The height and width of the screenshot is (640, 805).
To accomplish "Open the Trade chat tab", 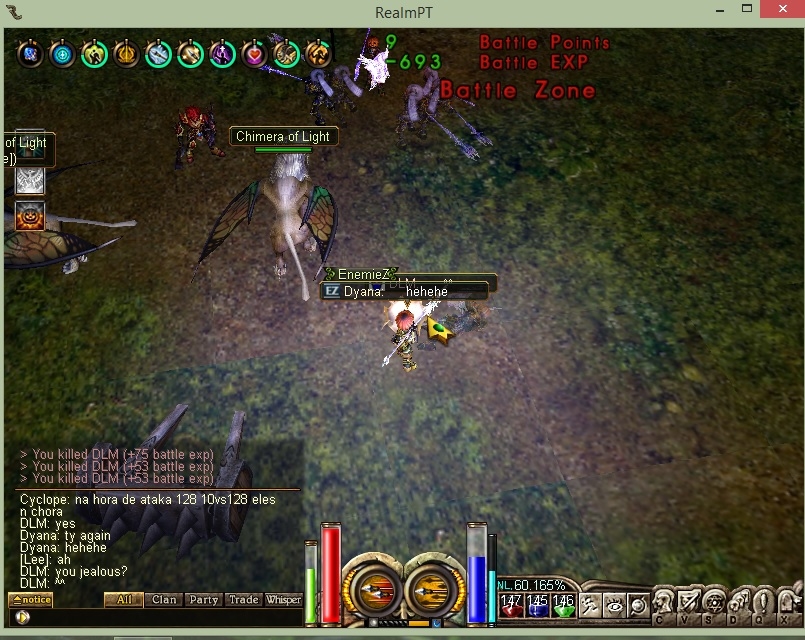I will [x=243, y=600].
